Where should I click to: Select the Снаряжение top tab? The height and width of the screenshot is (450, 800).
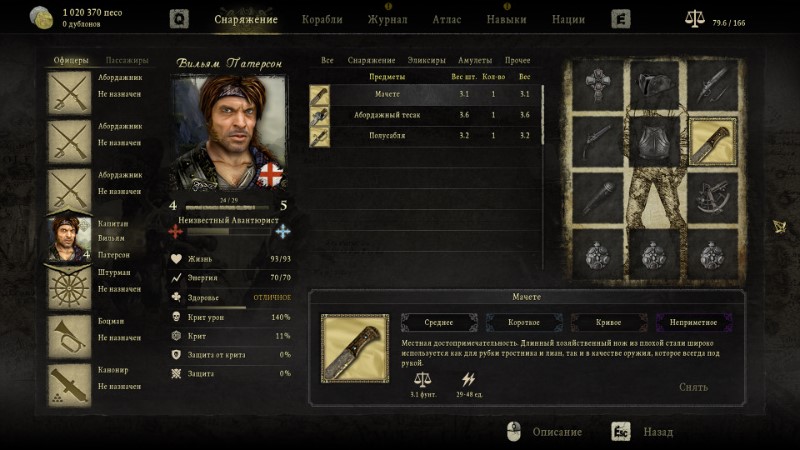point(245,19)
